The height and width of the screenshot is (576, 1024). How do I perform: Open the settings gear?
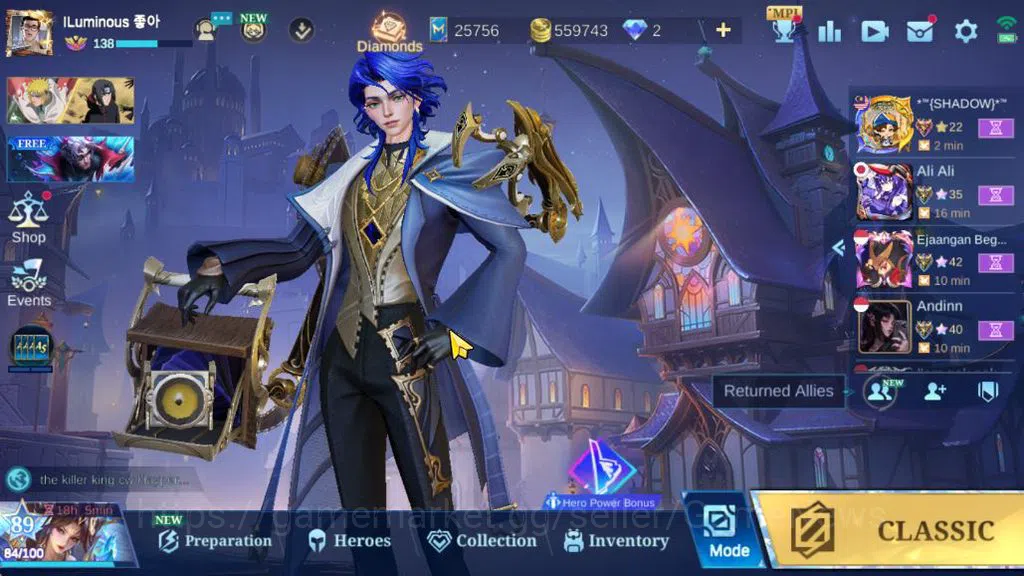(965, 31)
